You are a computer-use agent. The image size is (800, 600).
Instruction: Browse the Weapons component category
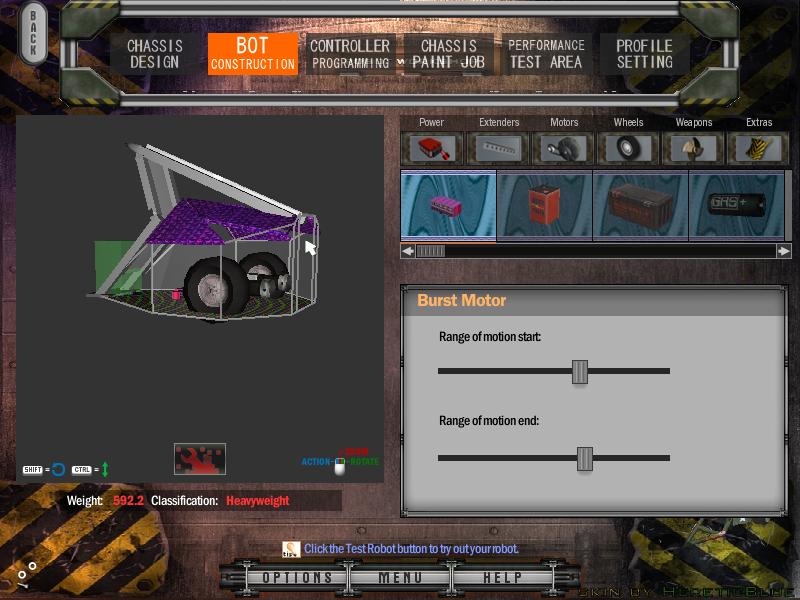[694, 148]
